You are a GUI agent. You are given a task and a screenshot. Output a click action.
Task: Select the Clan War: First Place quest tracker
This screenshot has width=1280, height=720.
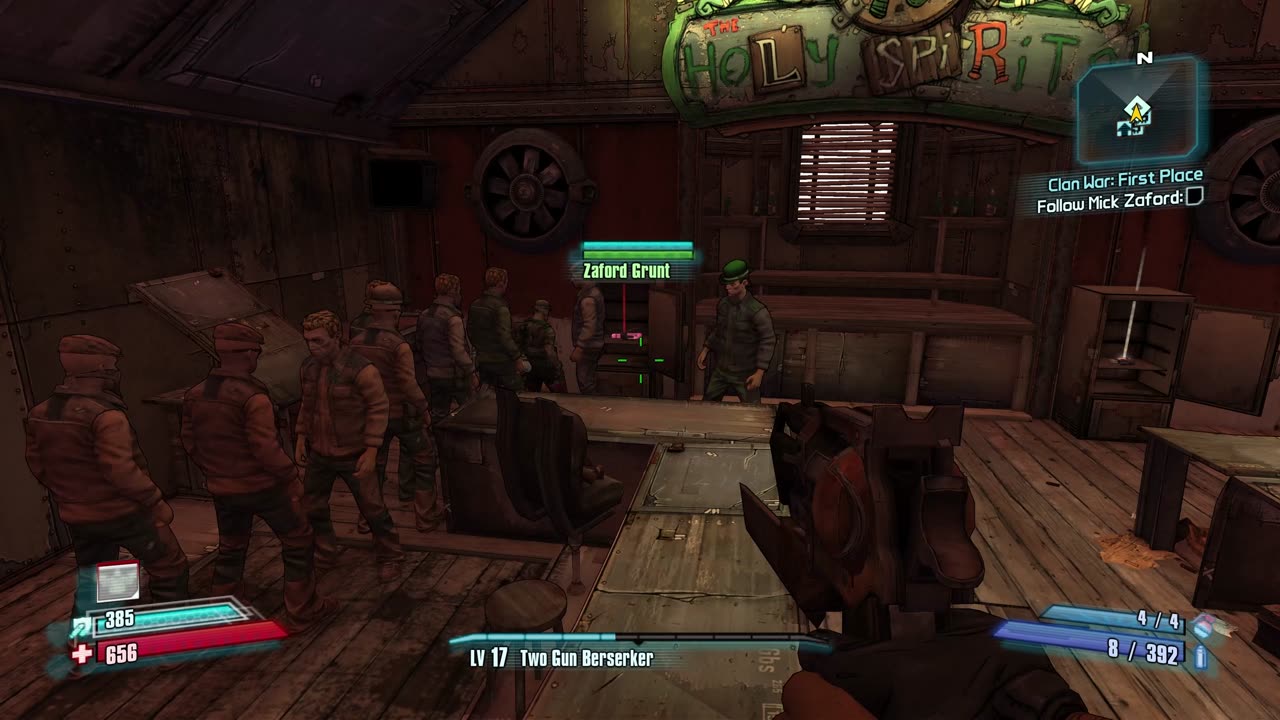pyautogui.click(x=1125, y=183)
